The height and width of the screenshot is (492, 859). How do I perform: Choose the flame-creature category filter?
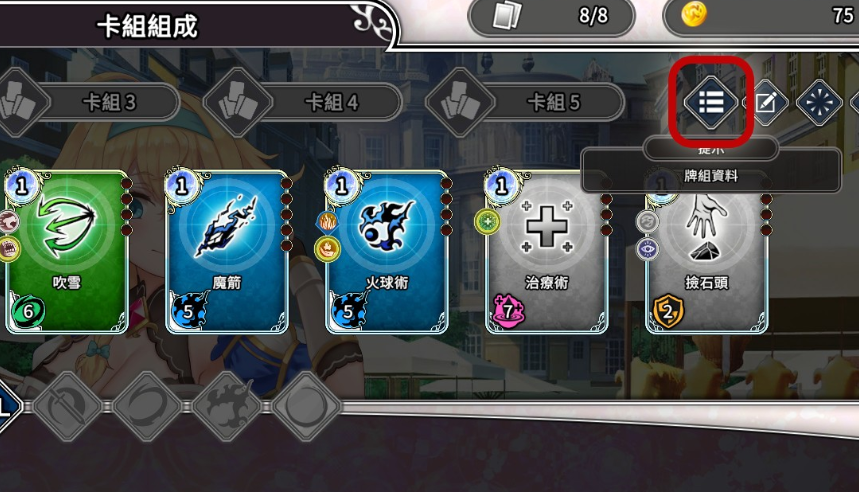tap(229, 406)
